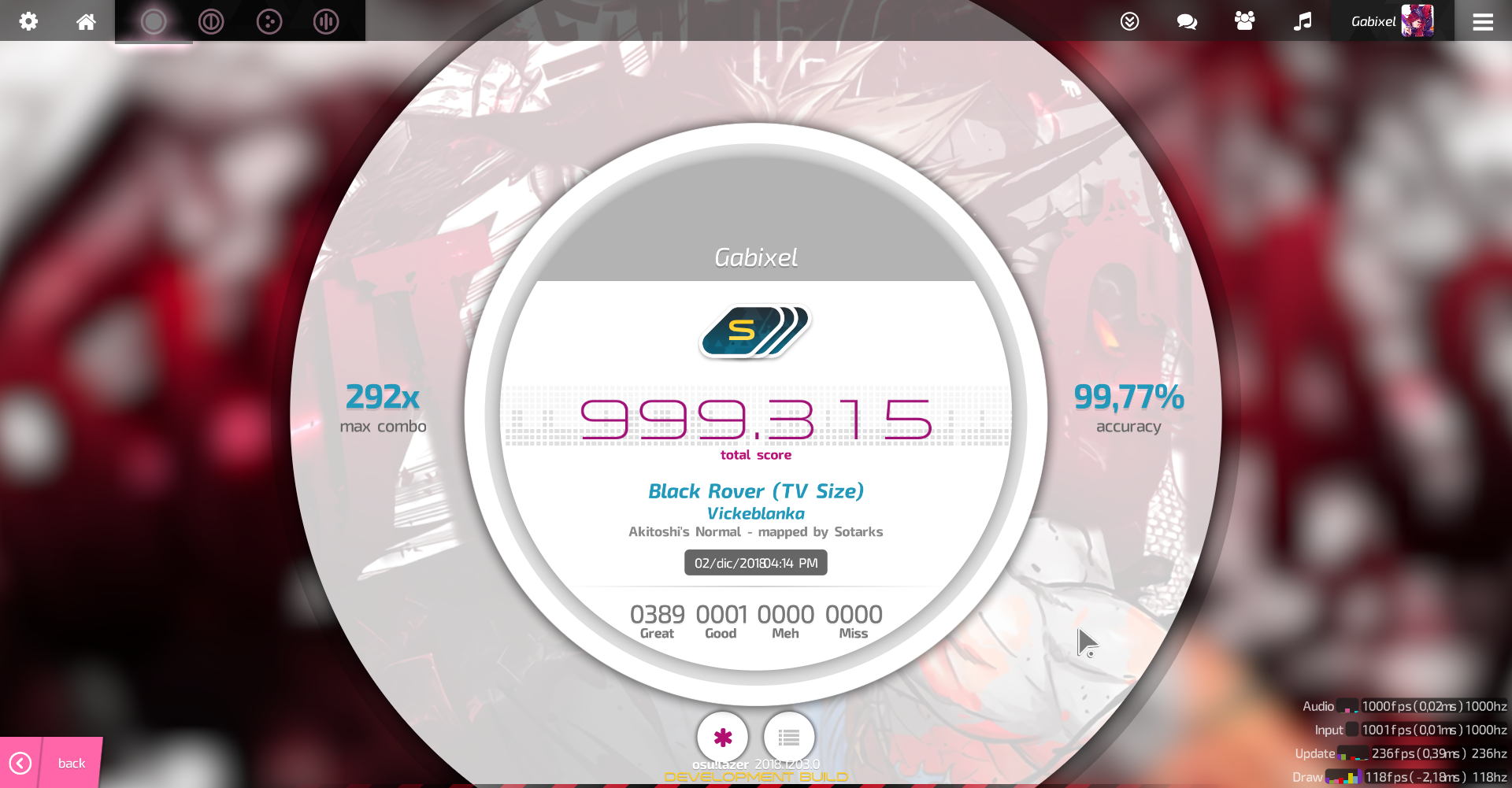Viewport: 1512px width, 788px height.
Task: Click the Draw fps performance counter
Action: [1417, 776]
